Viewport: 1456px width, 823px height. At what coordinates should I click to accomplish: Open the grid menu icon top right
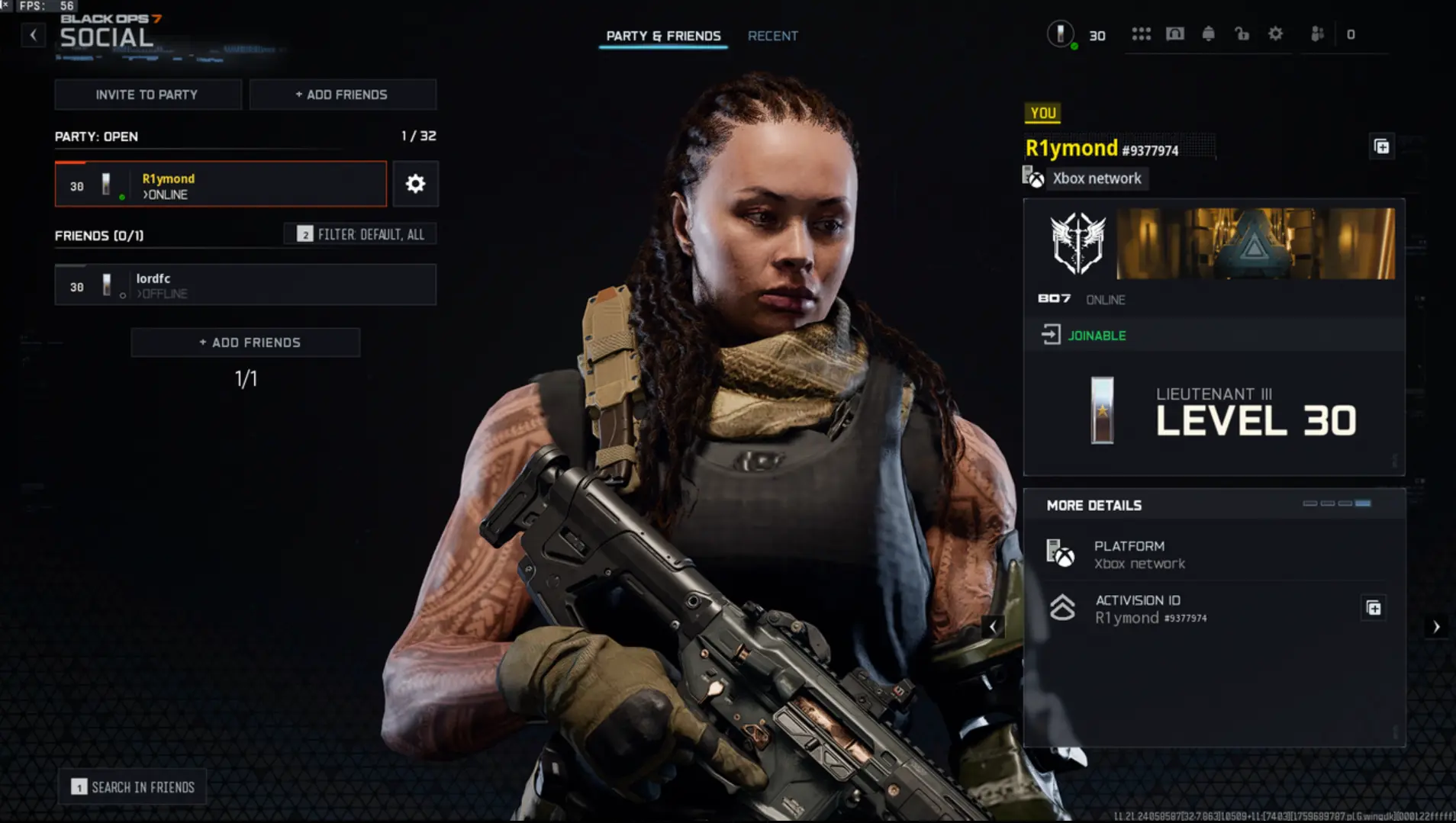point(1141,34)
